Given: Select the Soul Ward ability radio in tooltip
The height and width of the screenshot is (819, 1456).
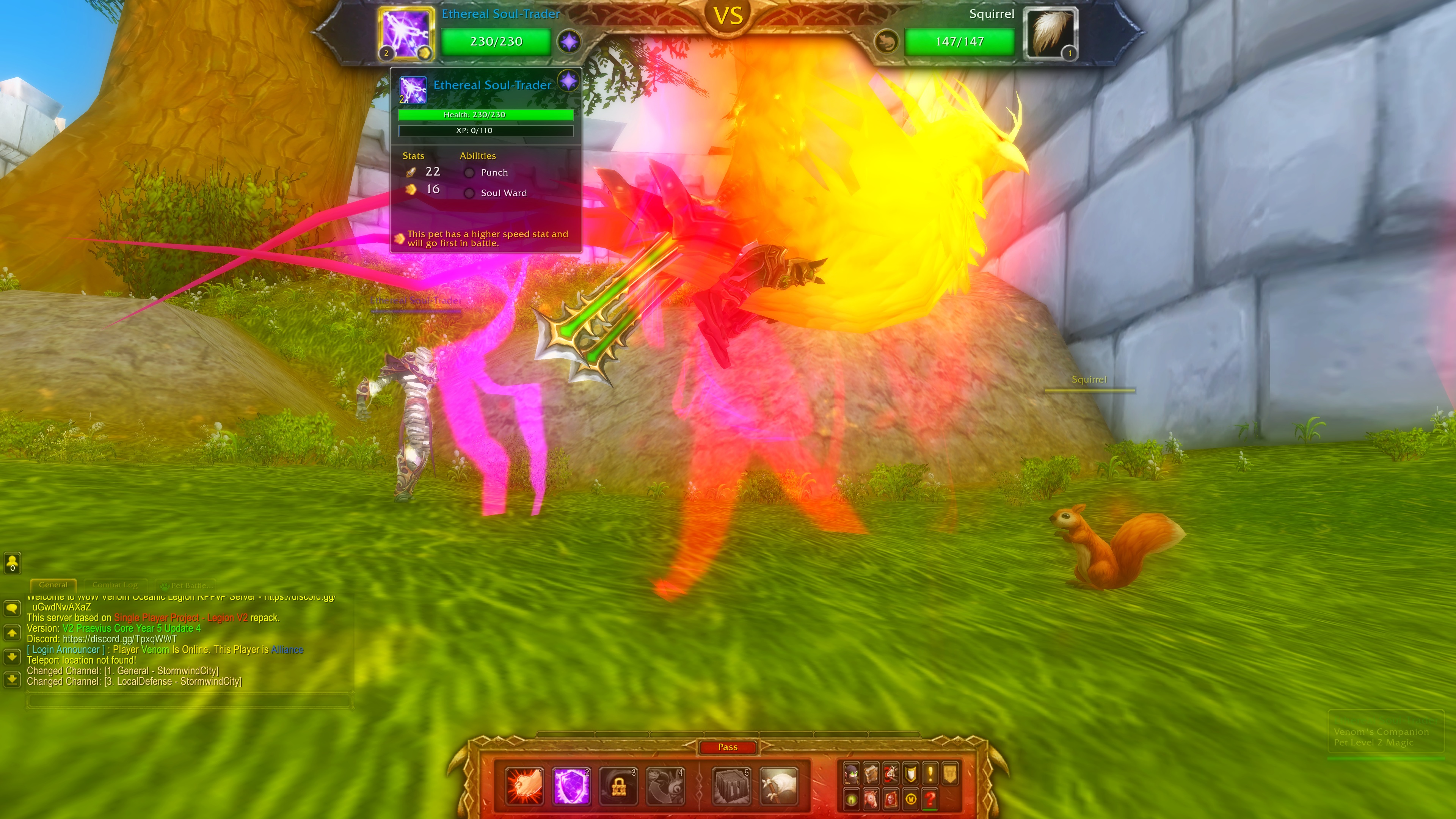Looking at the screenshot, I should point(470,193).
